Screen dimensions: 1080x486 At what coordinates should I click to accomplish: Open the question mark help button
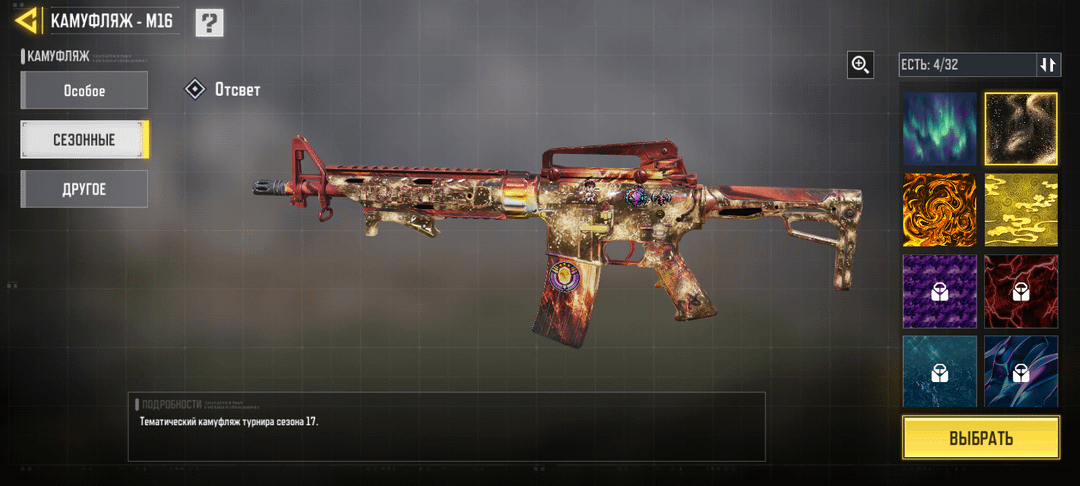point(209,22)
